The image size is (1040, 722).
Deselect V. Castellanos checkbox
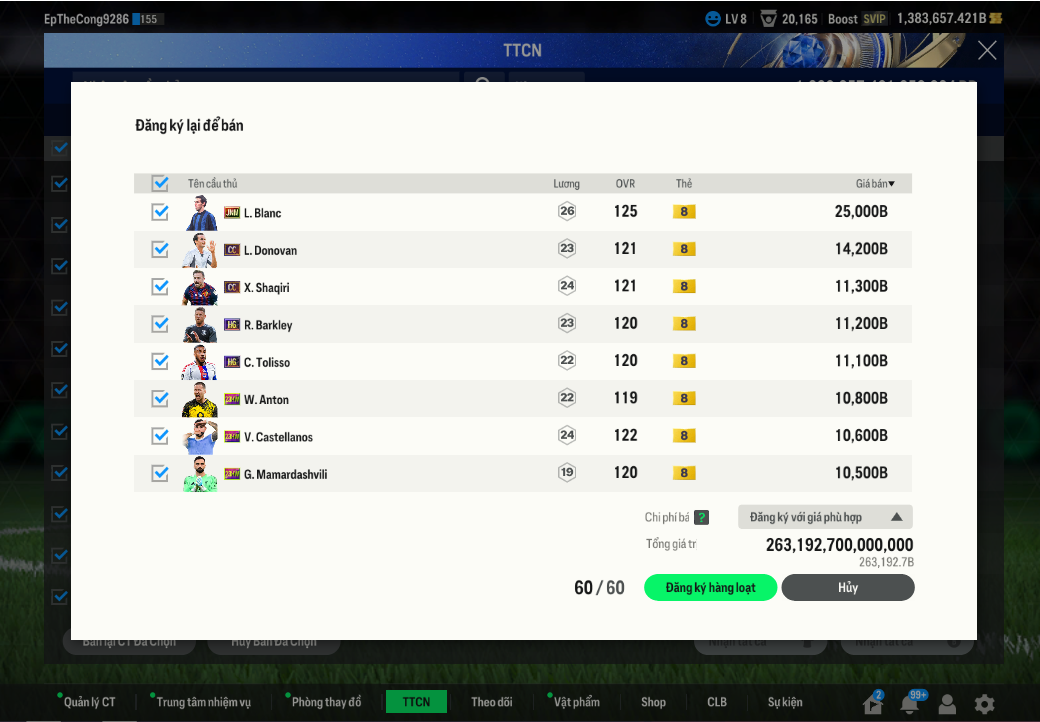pyautogui.click(x=160, y=436)
